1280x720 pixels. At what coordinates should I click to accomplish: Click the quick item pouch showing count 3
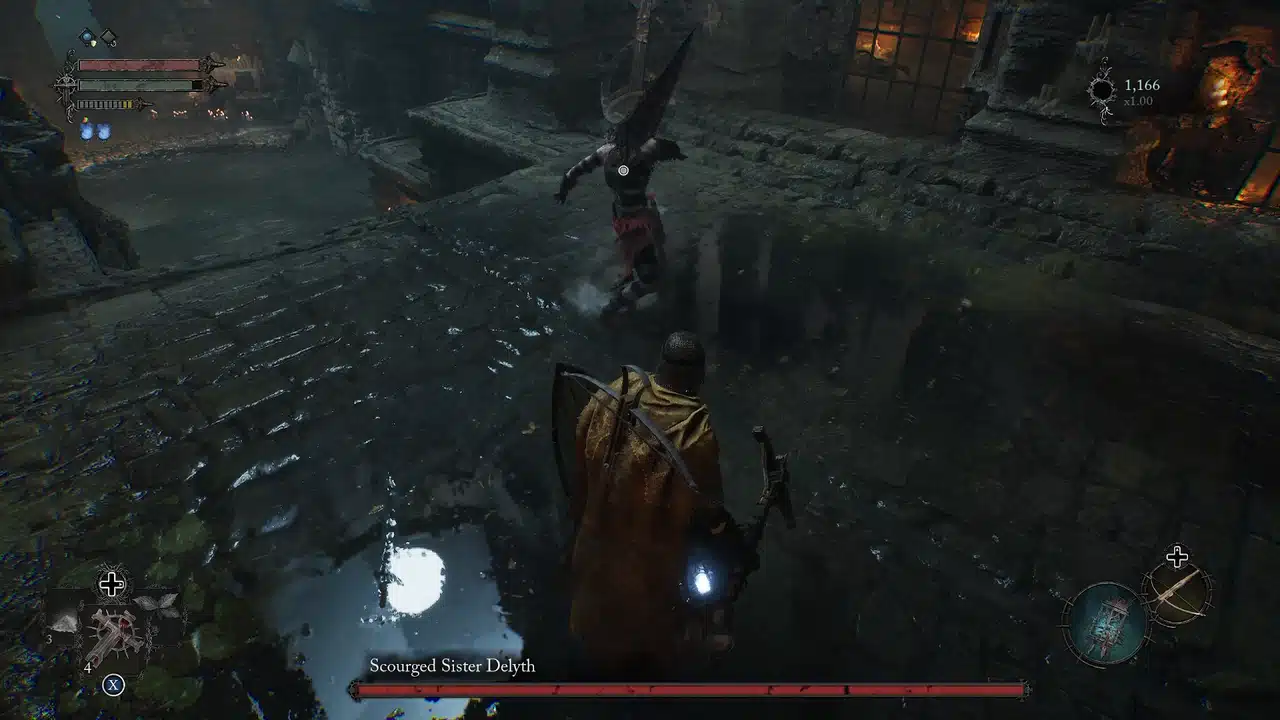click(x=62, y=622)
